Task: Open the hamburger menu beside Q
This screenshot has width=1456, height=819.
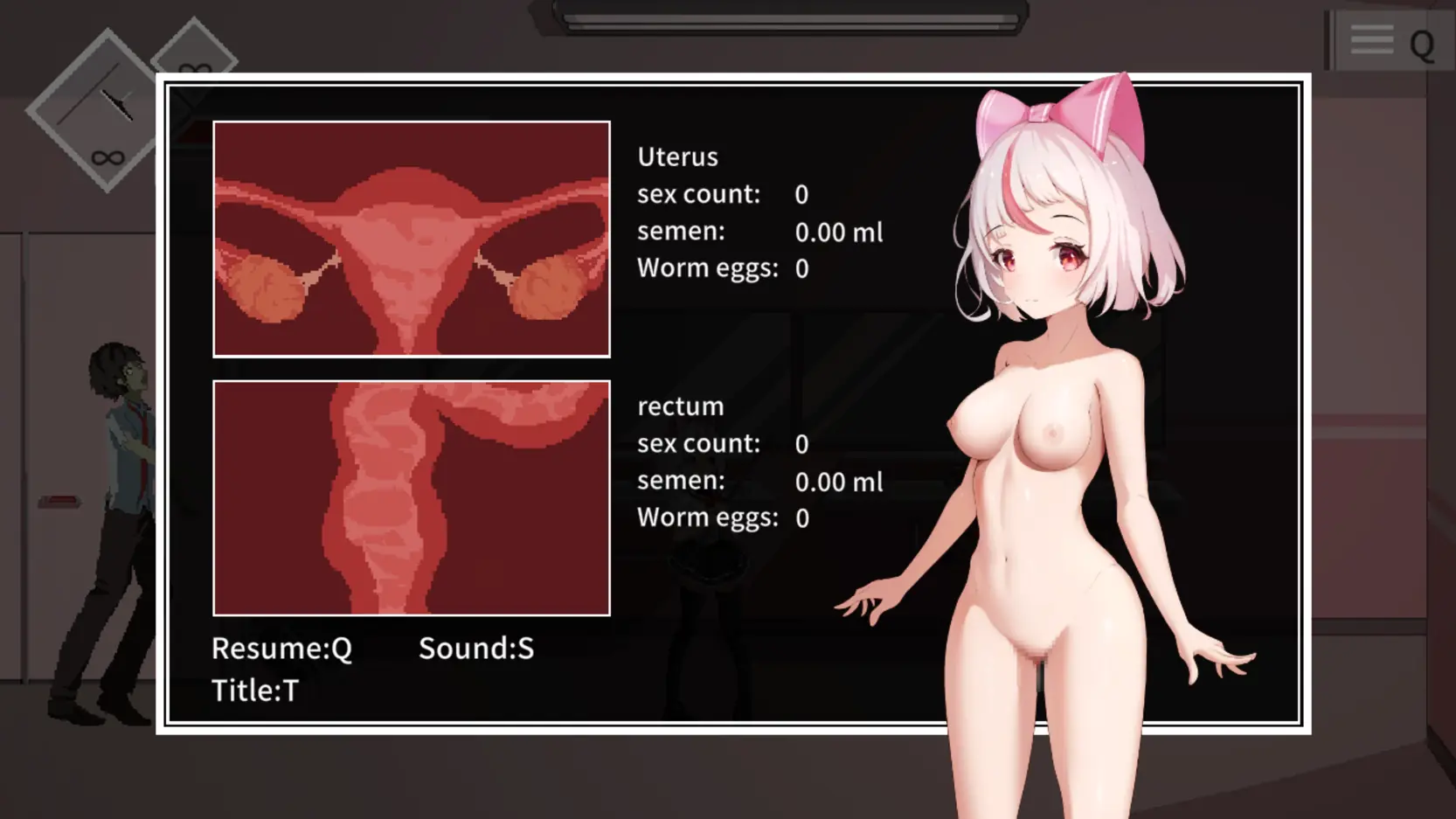Action: tap(1370, 38)
